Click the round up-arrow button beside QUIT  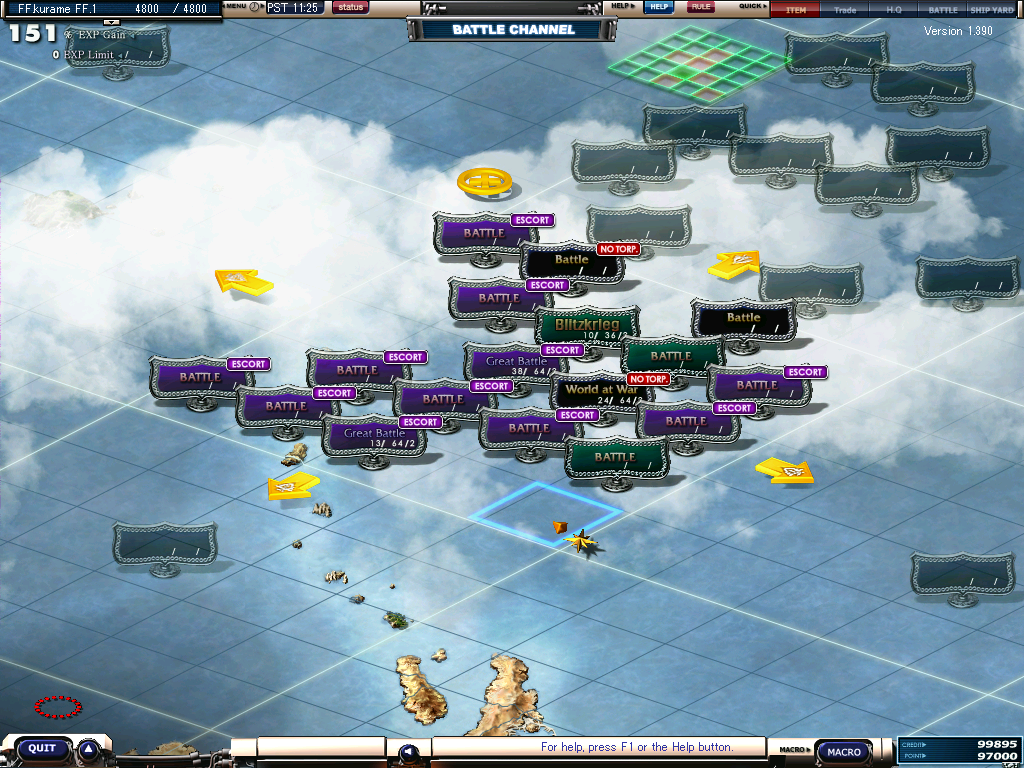pyautogui.click(x=88, y=749)
